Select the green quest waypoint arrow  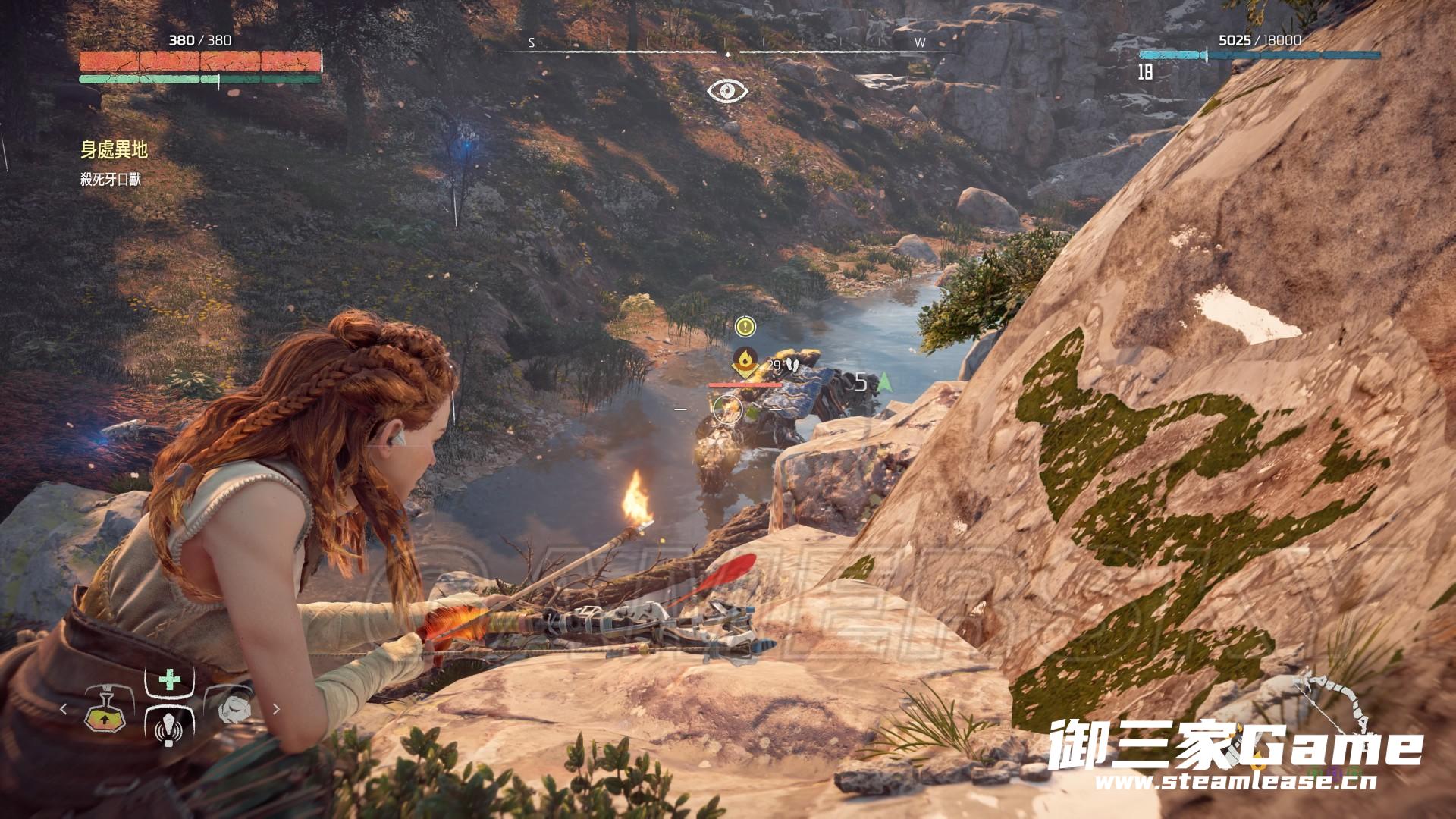tap(883, 383)
